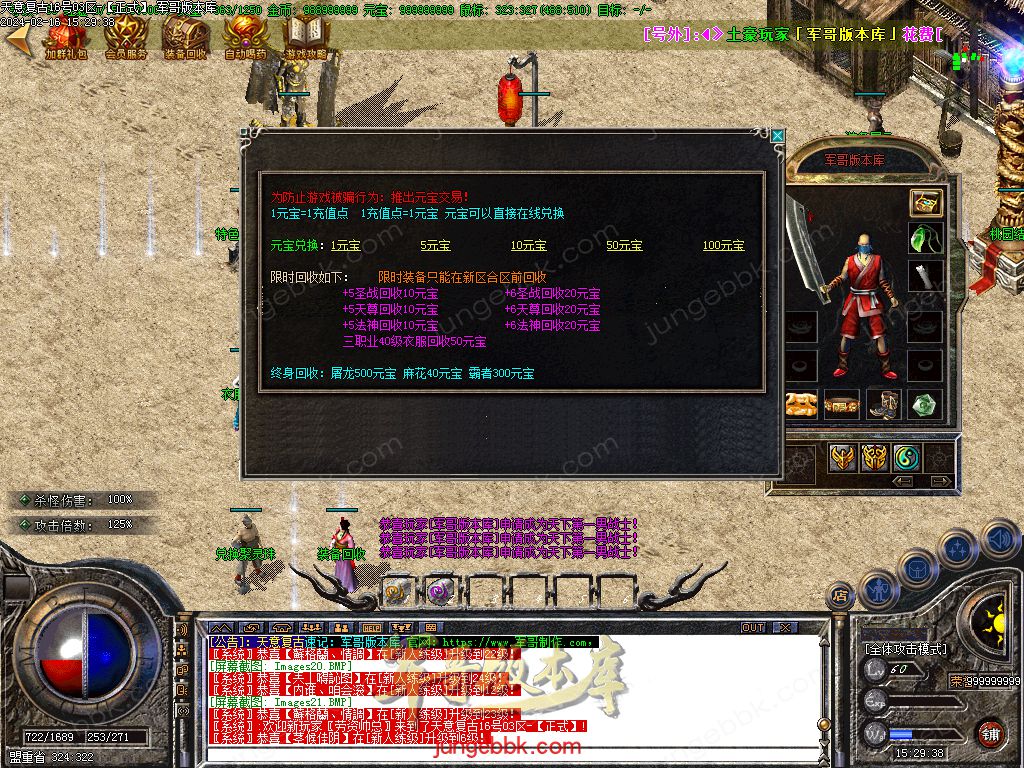Open the 加群礼包 gift pack icon
Screen dimensions: 1024x768
point(66,37)
